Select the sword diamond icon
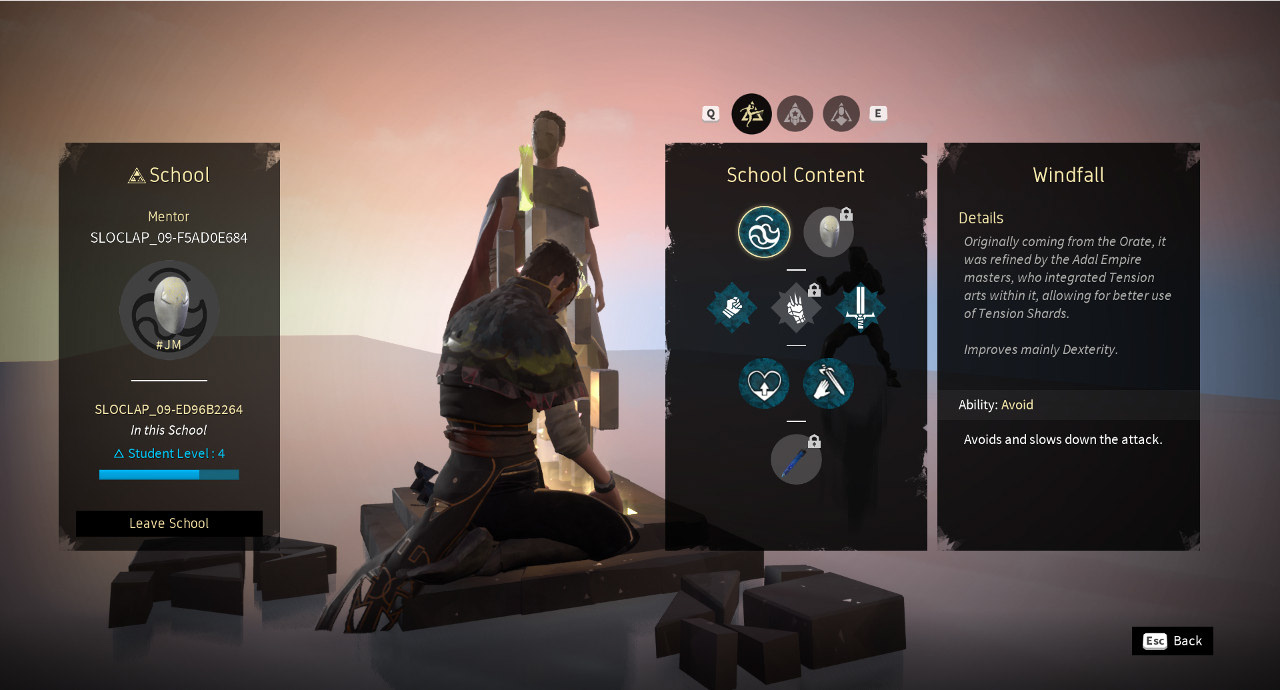This screenshot has height=690, width=1280. tap(860, 308)
